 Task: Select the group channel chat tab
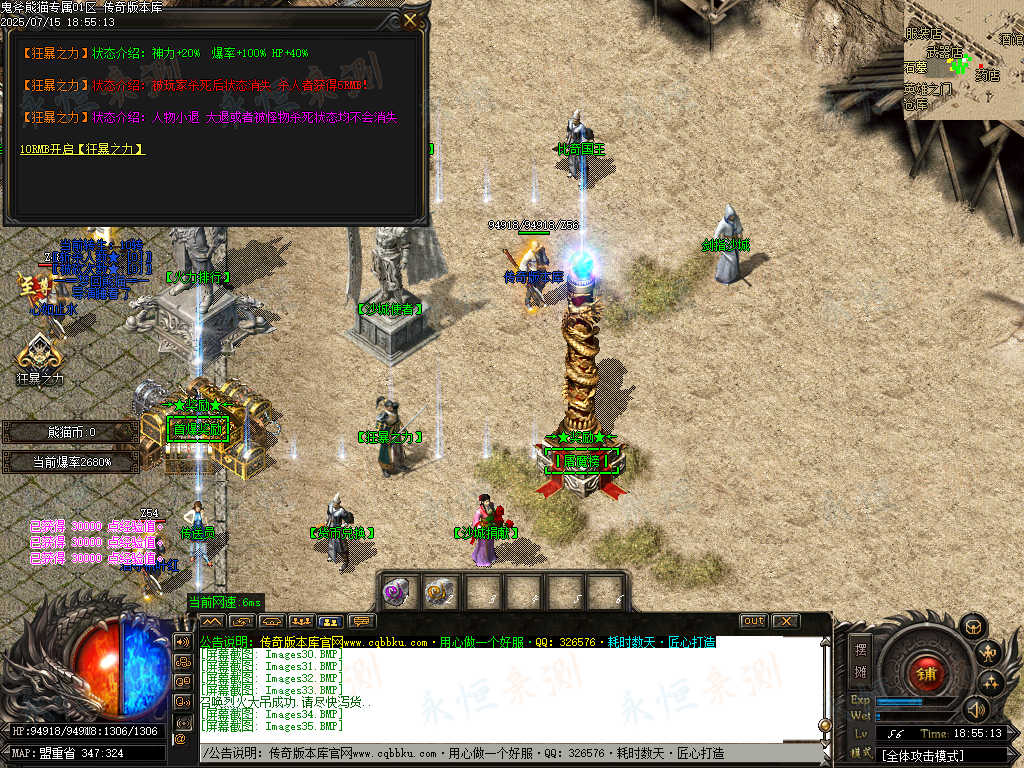tap(301, 621)
